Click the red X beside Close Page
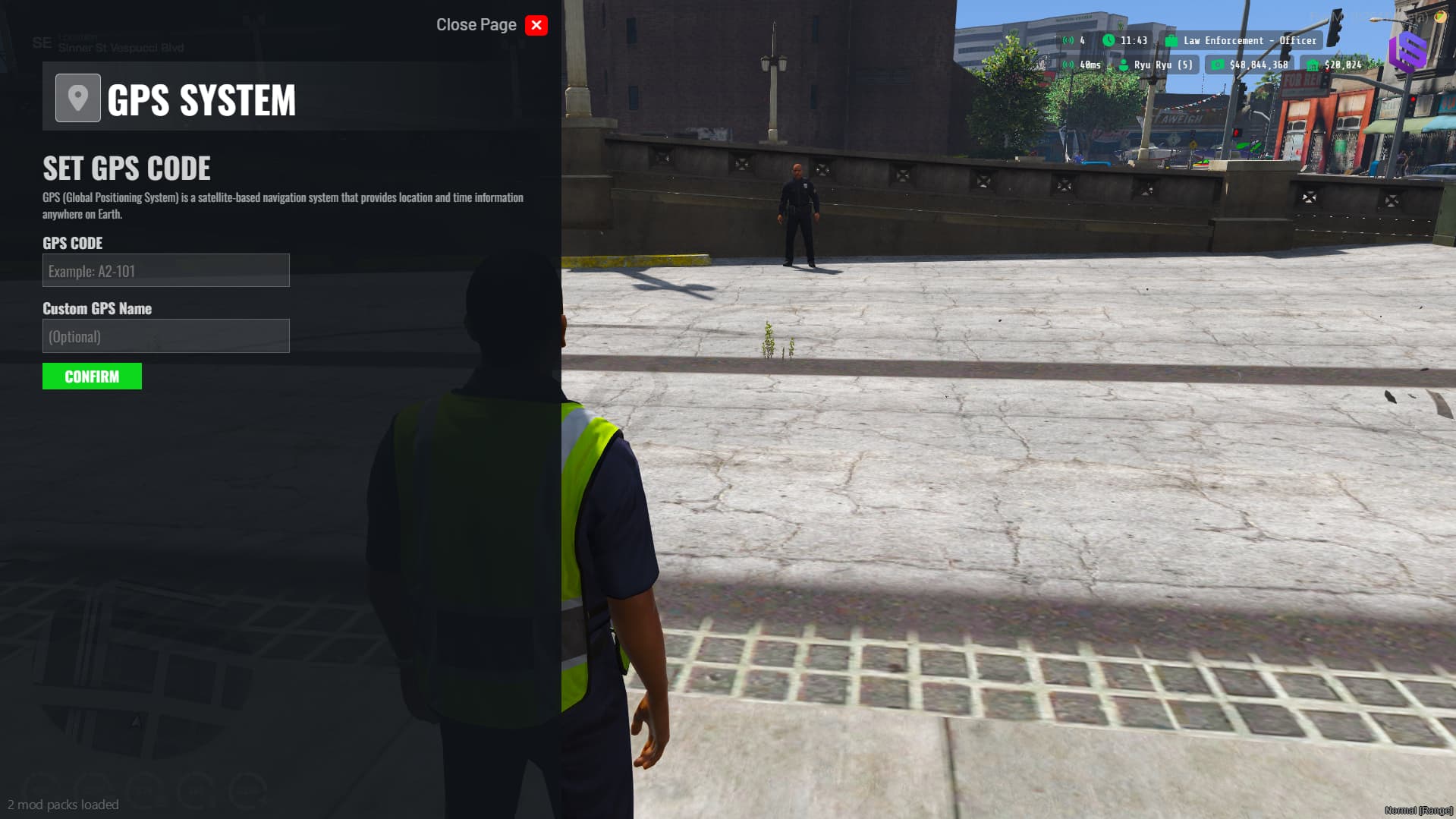1456x819 pixels. coord(536,25)
